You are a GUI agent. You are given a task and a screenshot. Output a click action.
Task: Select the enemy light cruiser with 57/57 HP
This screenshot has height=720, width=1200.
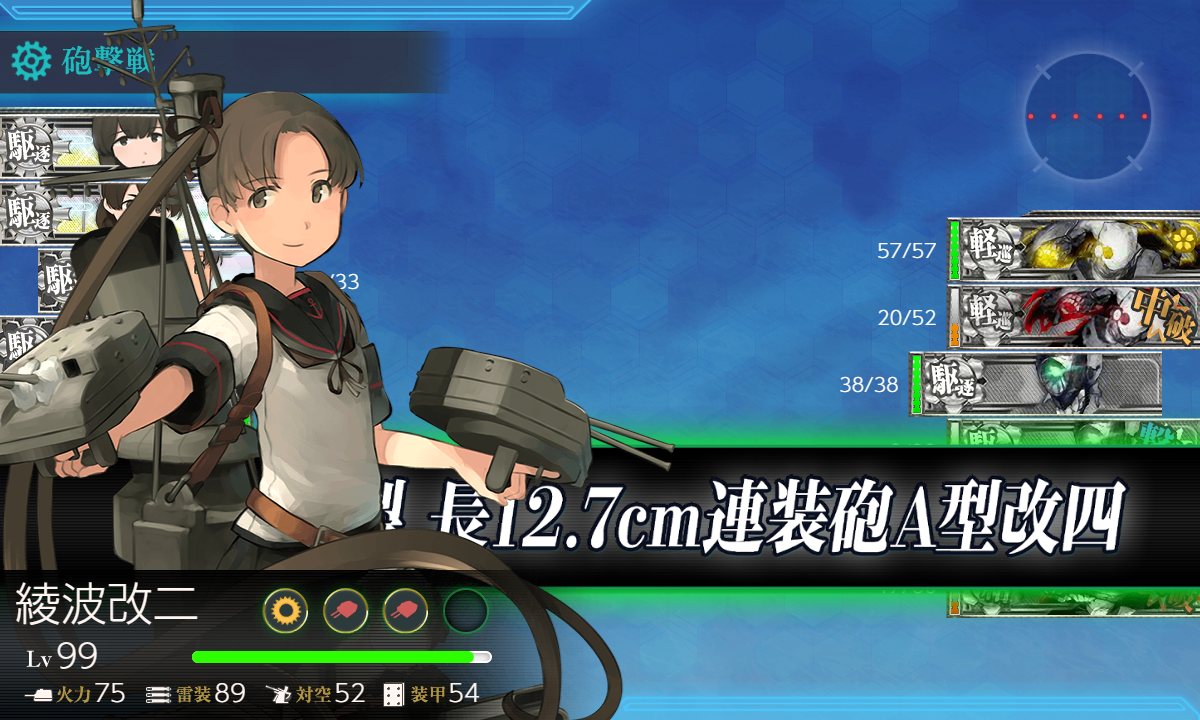pyautogui.click(x=1075, y=249)
